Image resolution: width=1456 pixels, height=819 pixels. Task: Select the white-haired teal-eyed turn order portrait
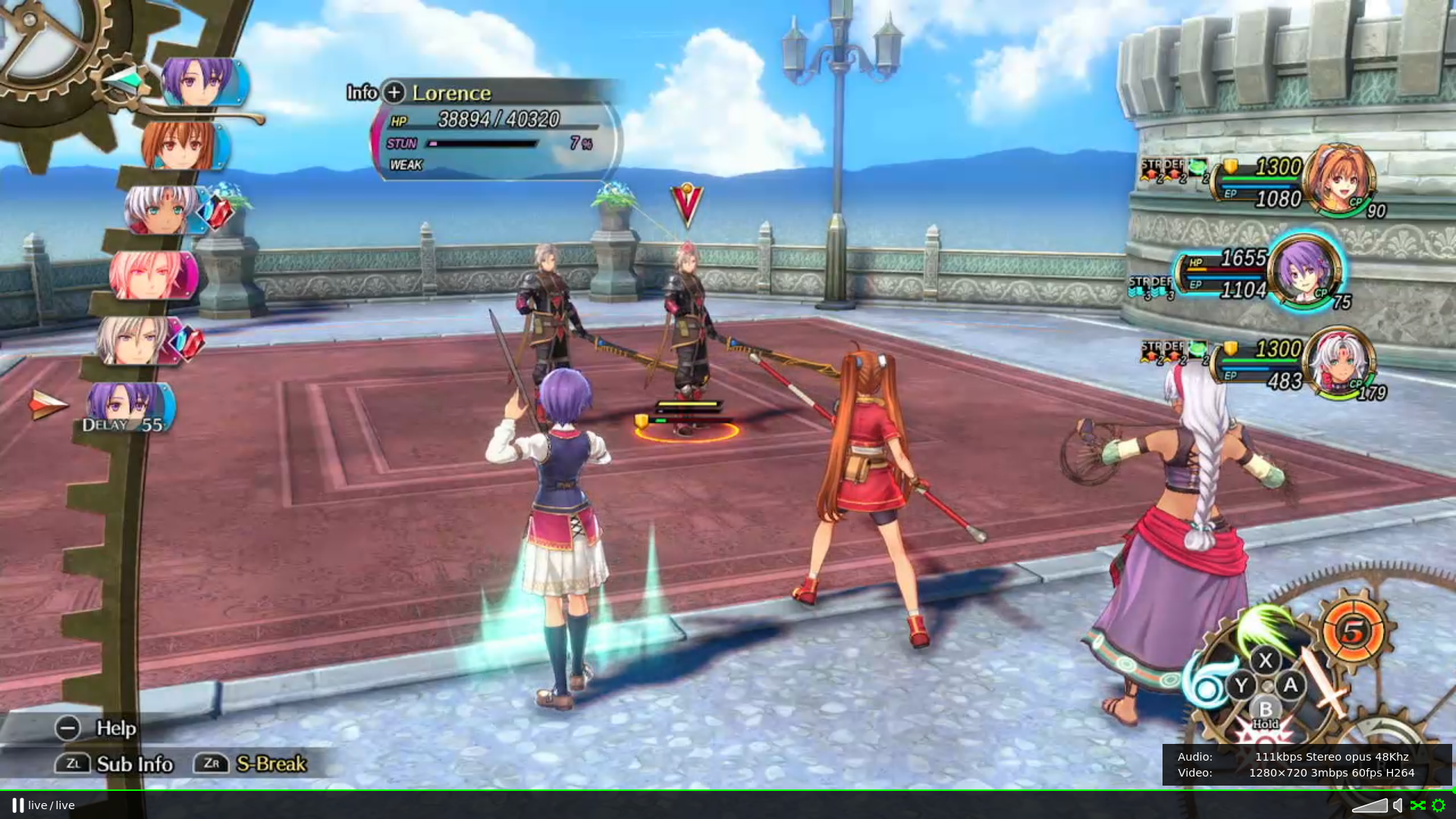click(161, 209)
